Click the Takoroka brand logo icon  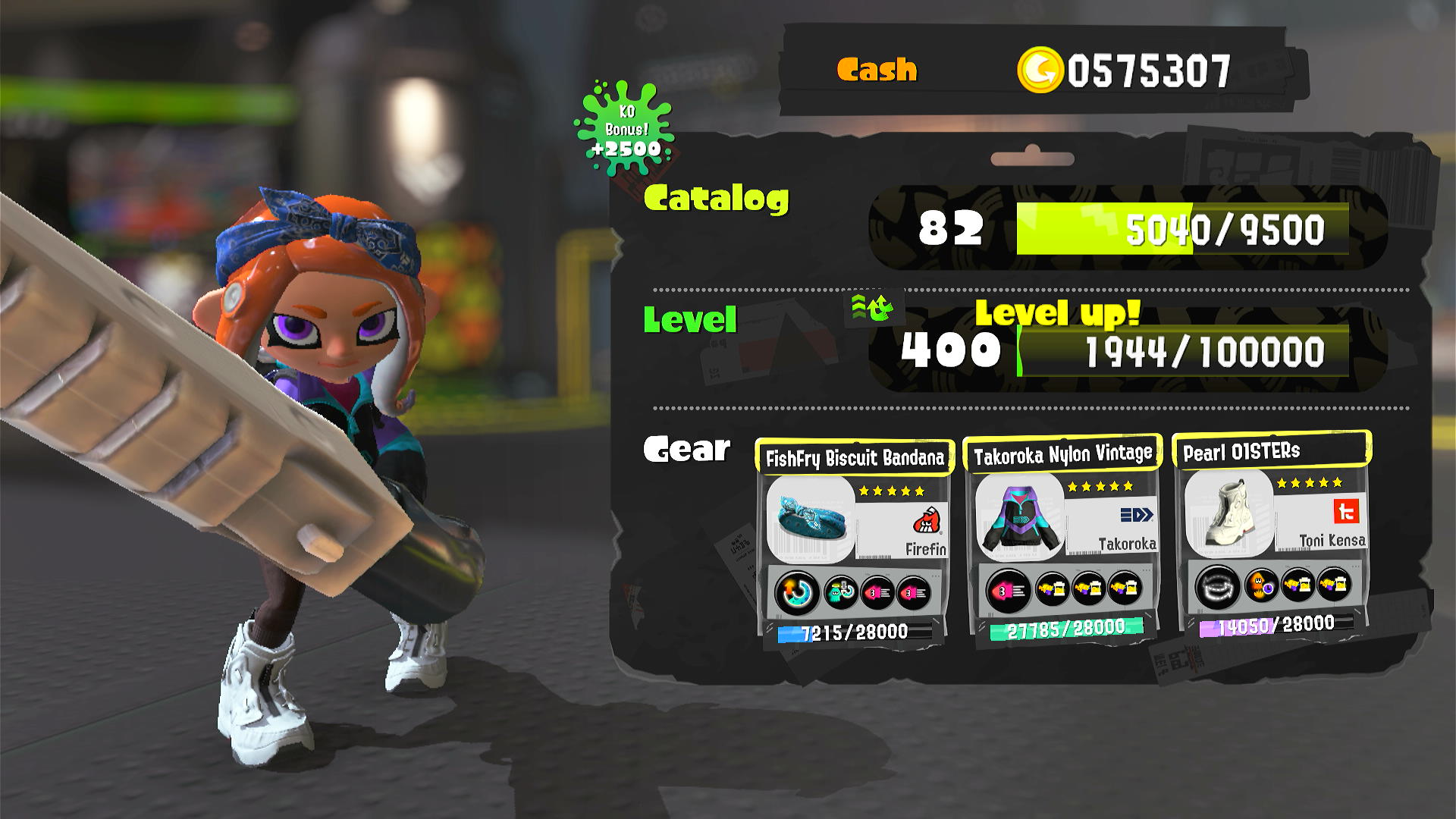tap(1137, 514)
